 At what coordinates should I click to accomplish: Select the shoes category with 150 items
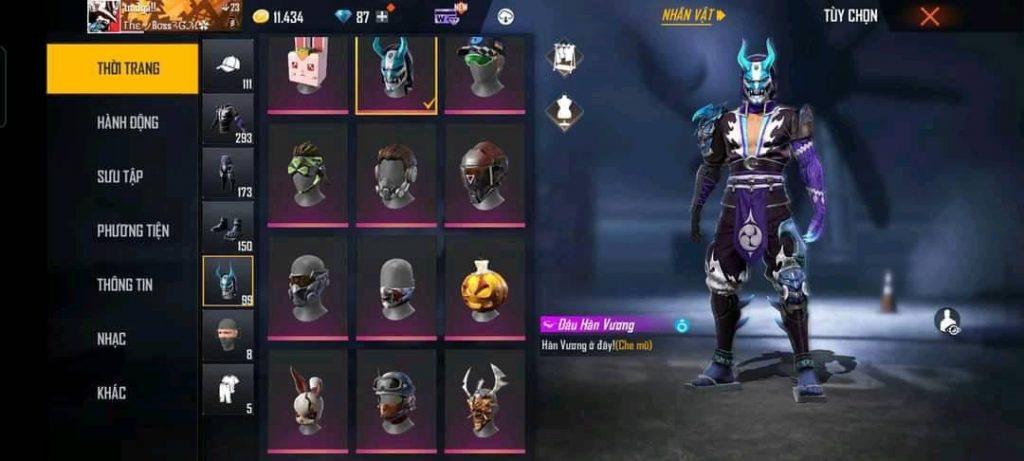tap(228, 227)
